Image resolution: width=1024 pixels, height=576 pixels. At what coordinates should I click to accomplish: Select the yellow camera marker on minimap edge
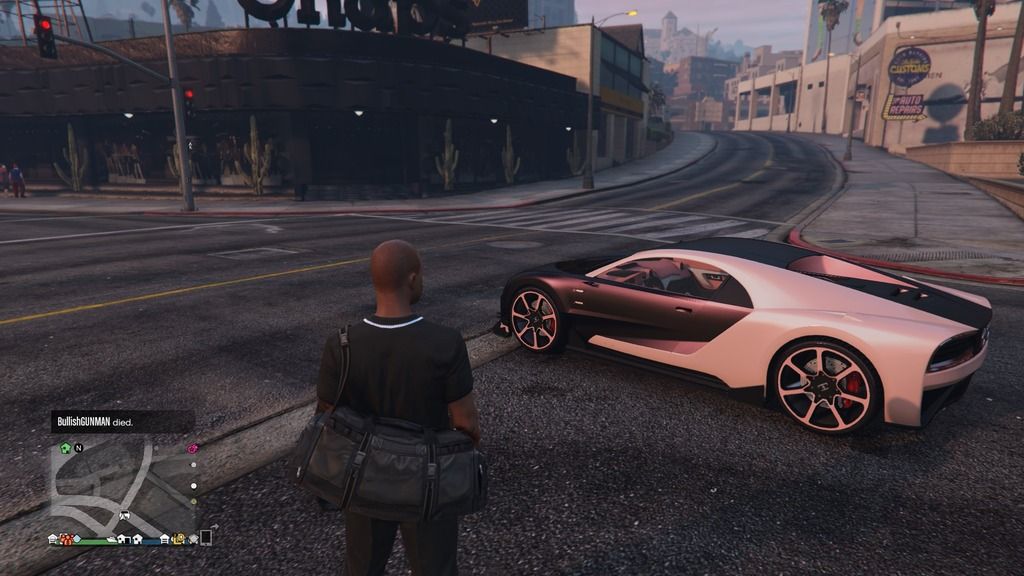tap(178, 539)
